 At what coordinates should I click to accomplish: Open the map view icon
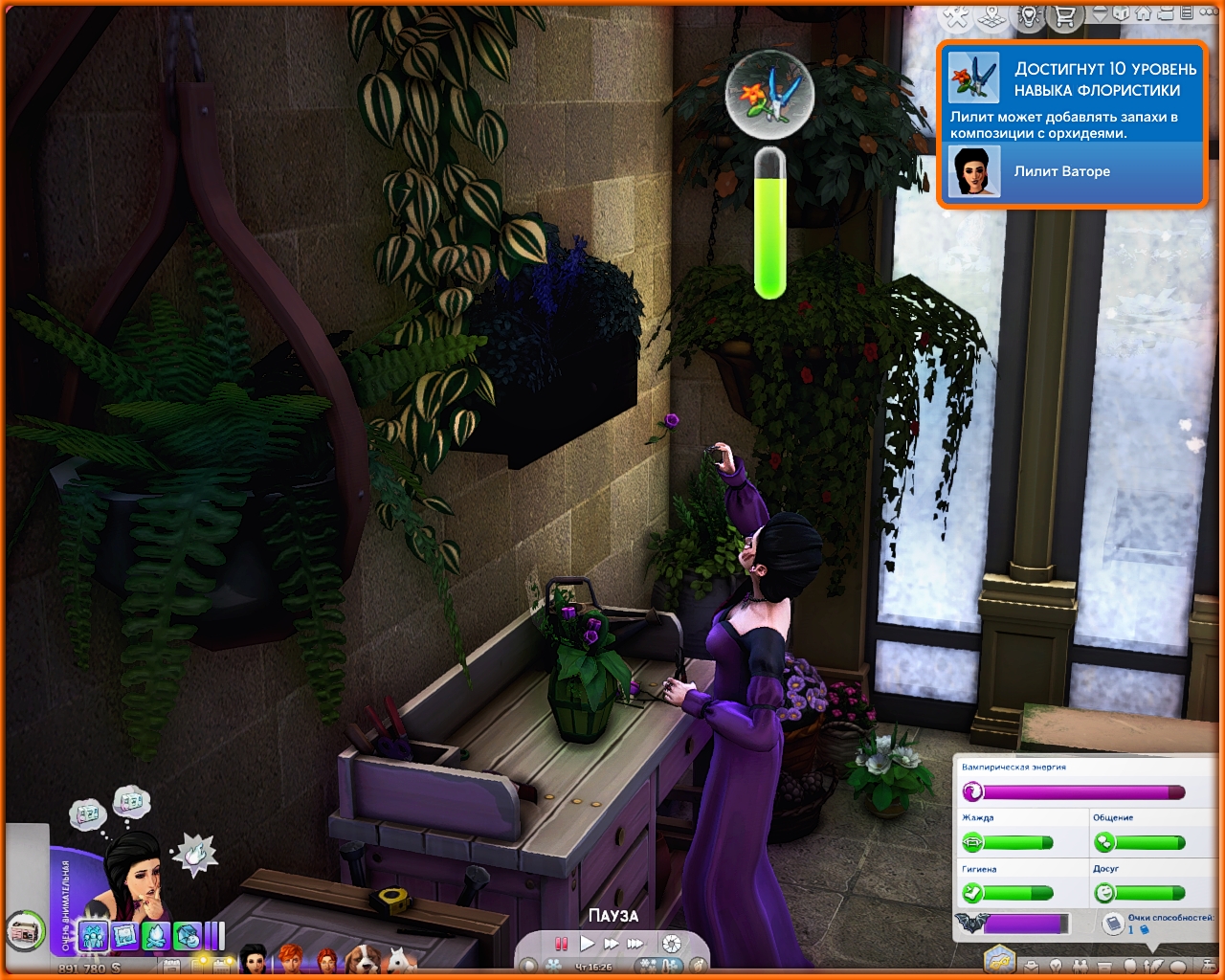[x=992, y=16]
